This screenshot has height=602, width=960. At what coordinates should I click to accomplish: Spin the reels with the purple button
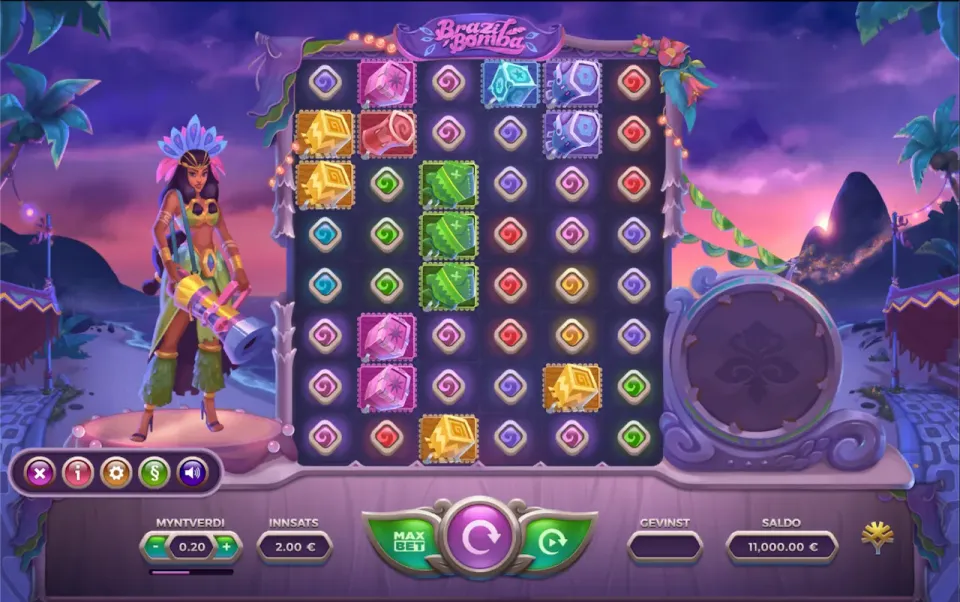pyautogui.click(x=480, y=537)
